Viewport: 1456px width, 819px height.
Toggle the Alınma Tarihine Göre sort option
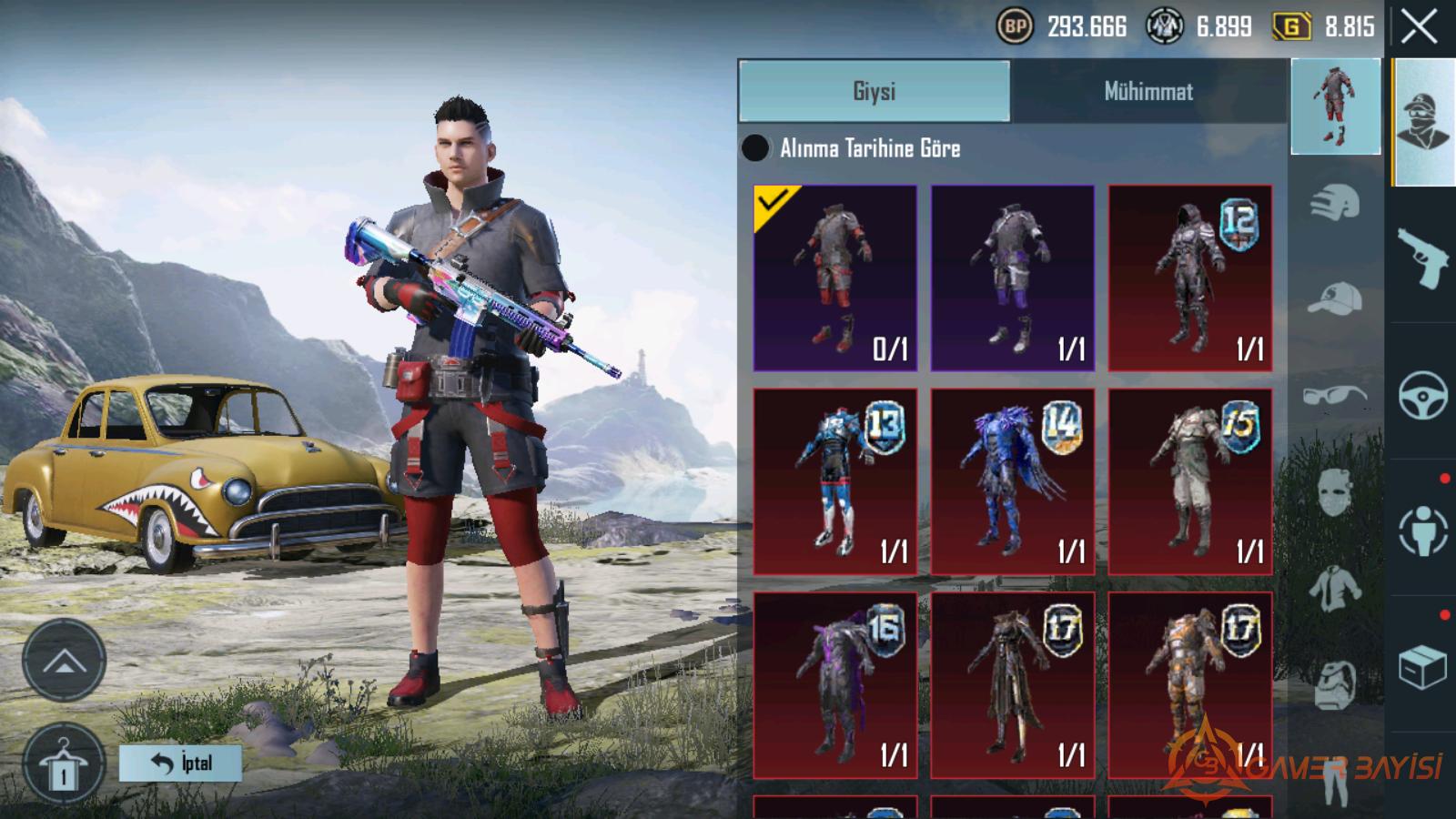click(755, 148)
